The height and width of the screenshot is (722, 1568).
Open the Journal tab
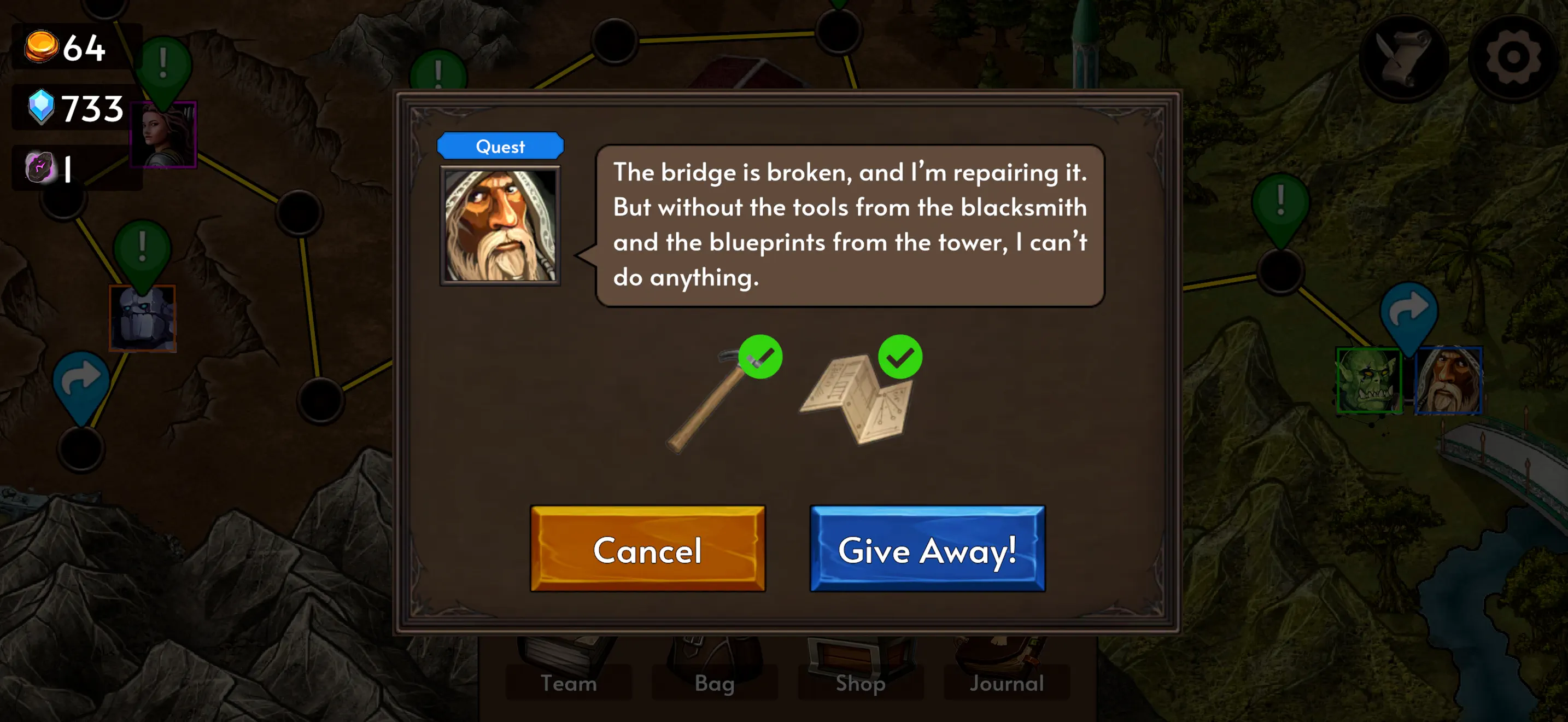tap(1005, 683)
